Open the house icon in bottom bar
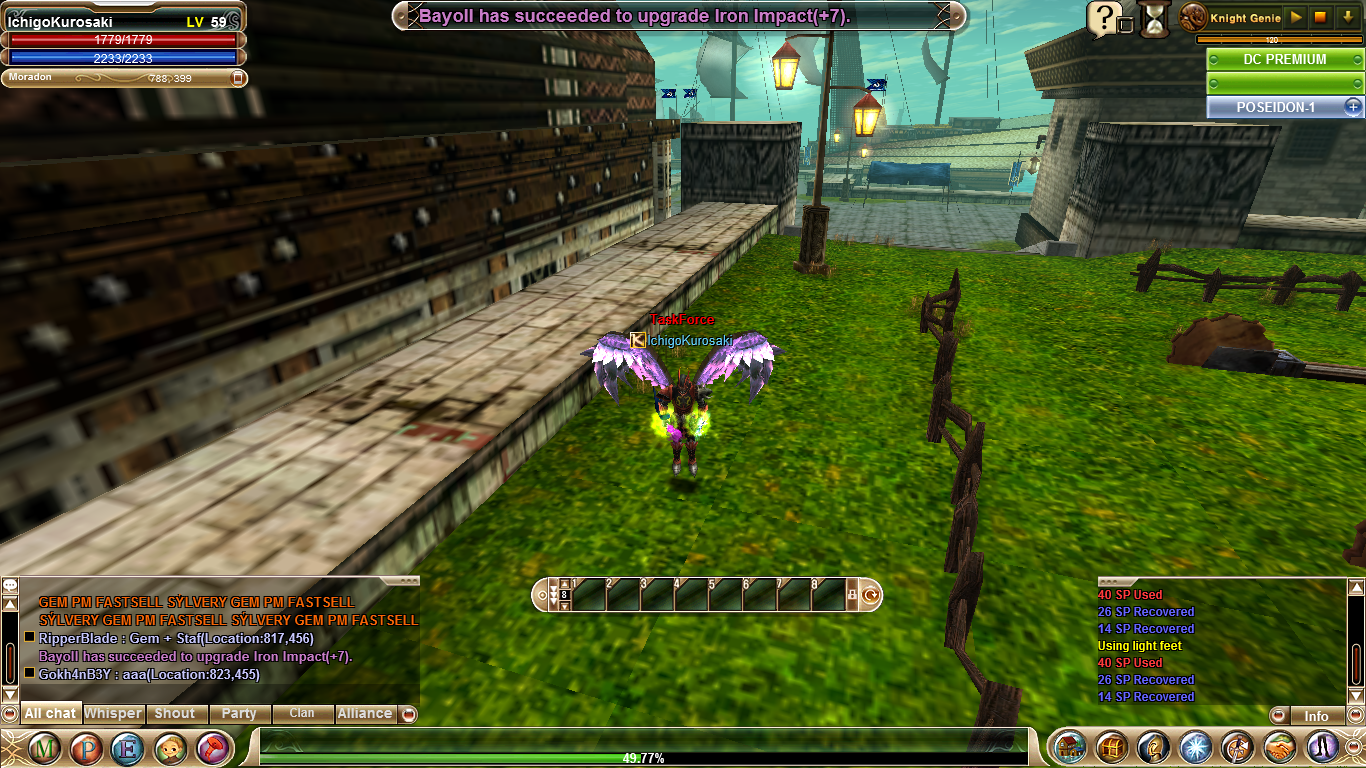 click(1070, 747)
